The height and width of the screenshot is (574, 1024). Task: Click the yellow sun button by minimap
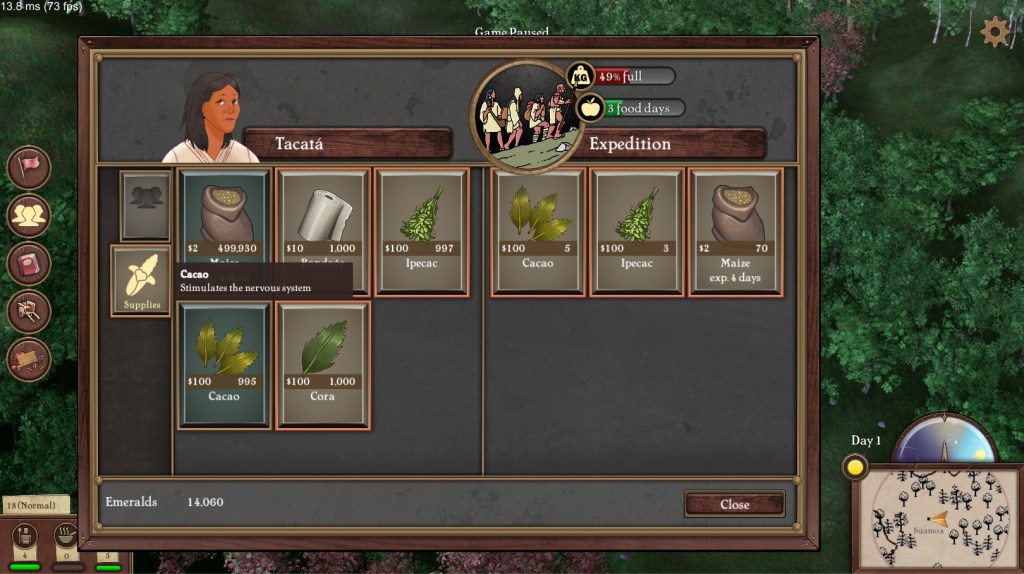855,466
